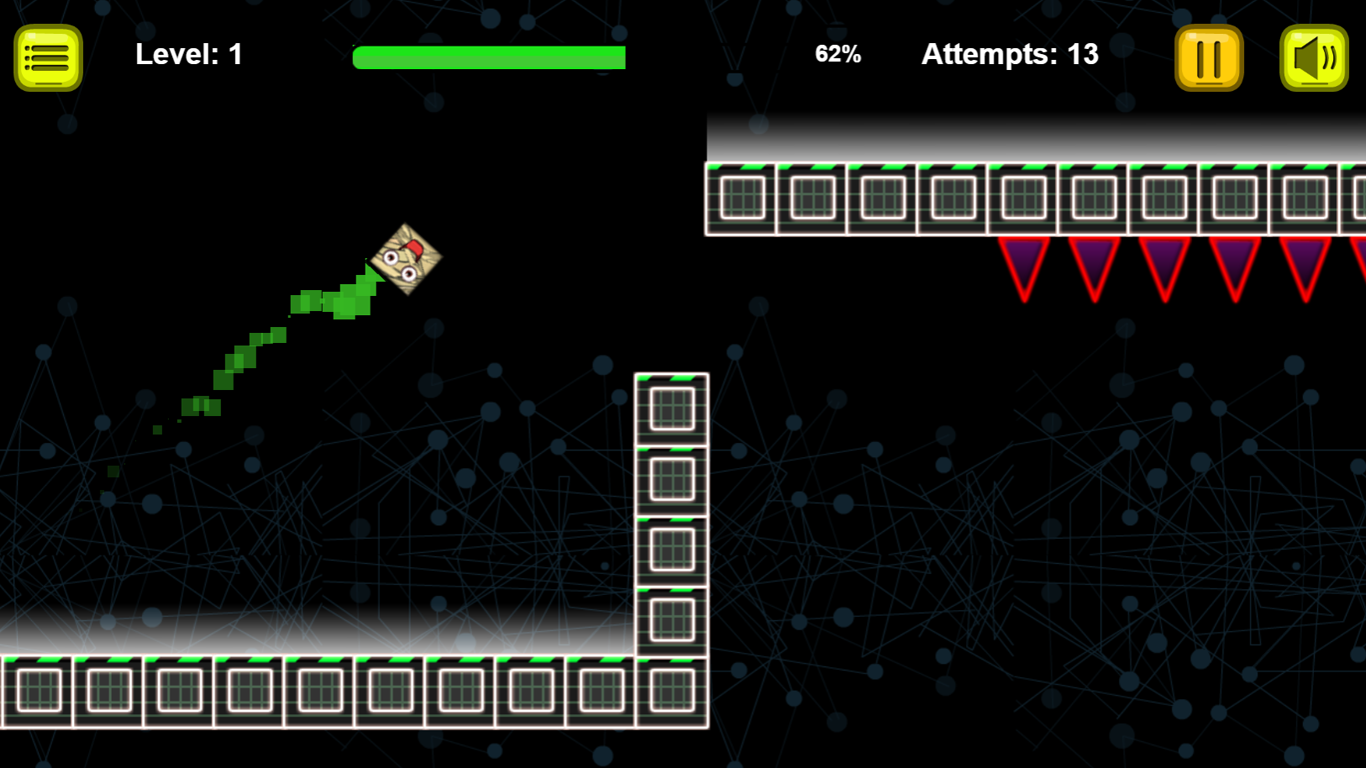This screenshot has height=768, width=1366.
Task: Click the green progress bar
Action: coord(489,57)
